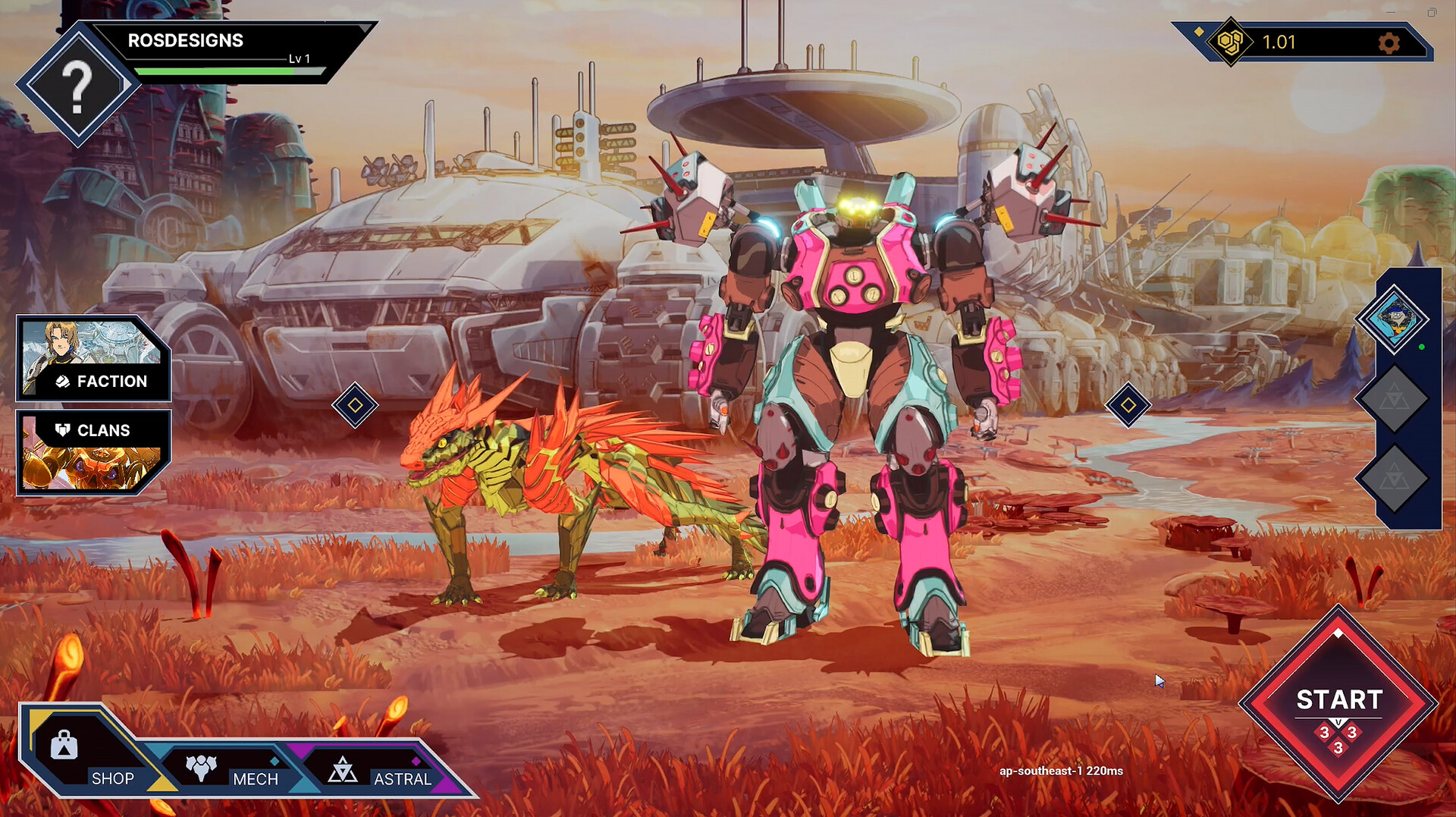This screenshot has width=1456, height=817.
Task: Click the left diamond selector beside the dragon
Action: click(355, 407)
